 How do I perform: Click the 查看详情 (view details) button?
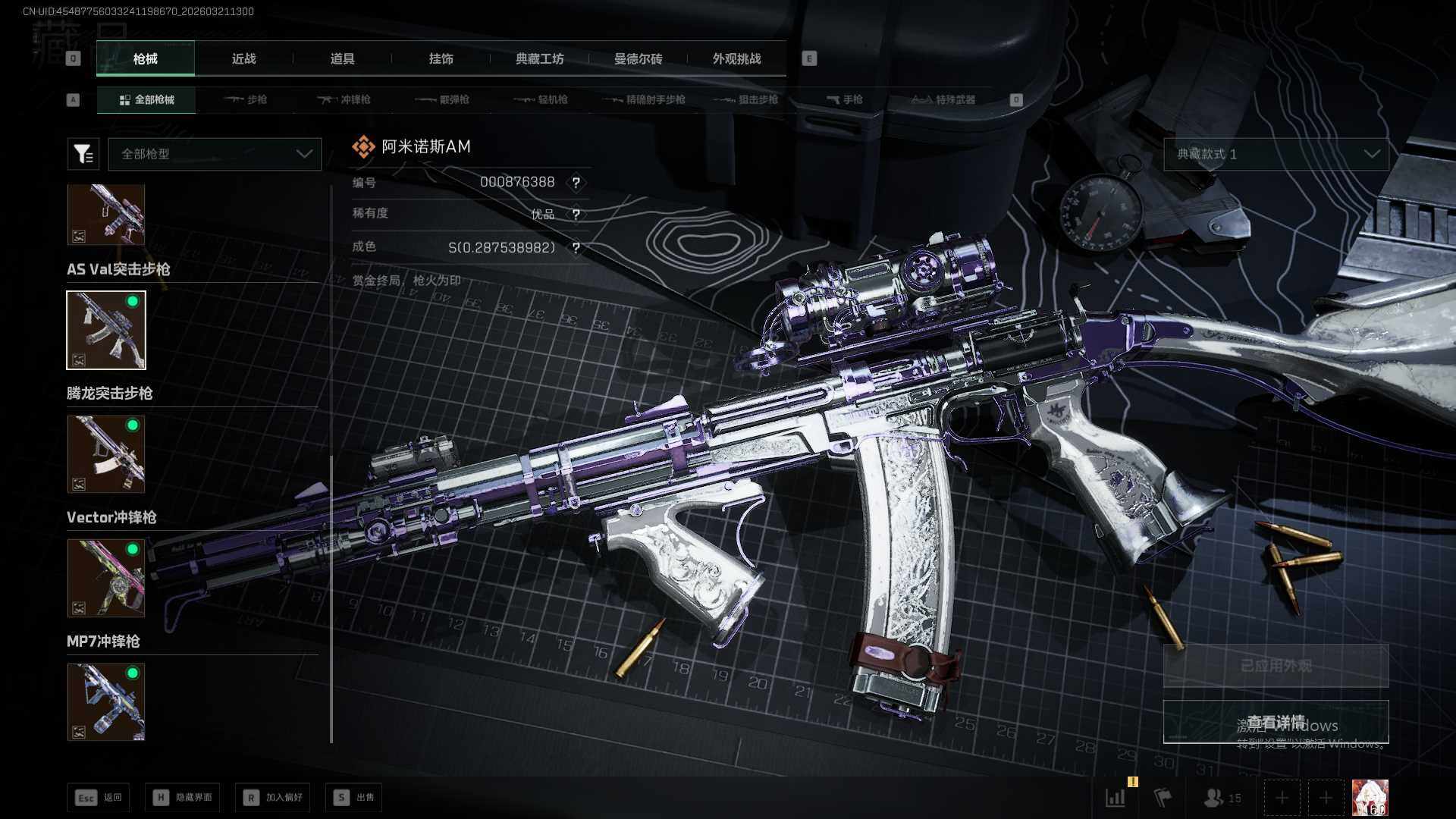pos(1276,722)
